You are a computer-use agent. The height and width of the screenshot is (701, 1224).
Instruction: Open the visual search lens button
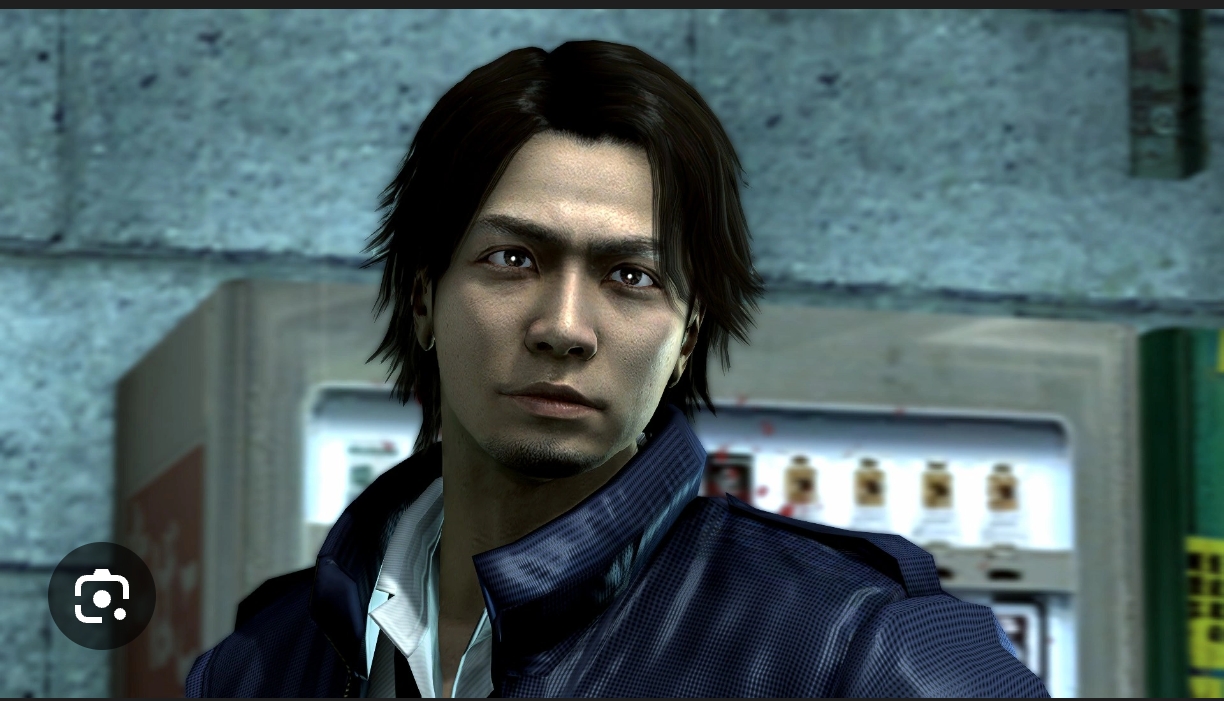pyautogui.click(x=101, y=596)
